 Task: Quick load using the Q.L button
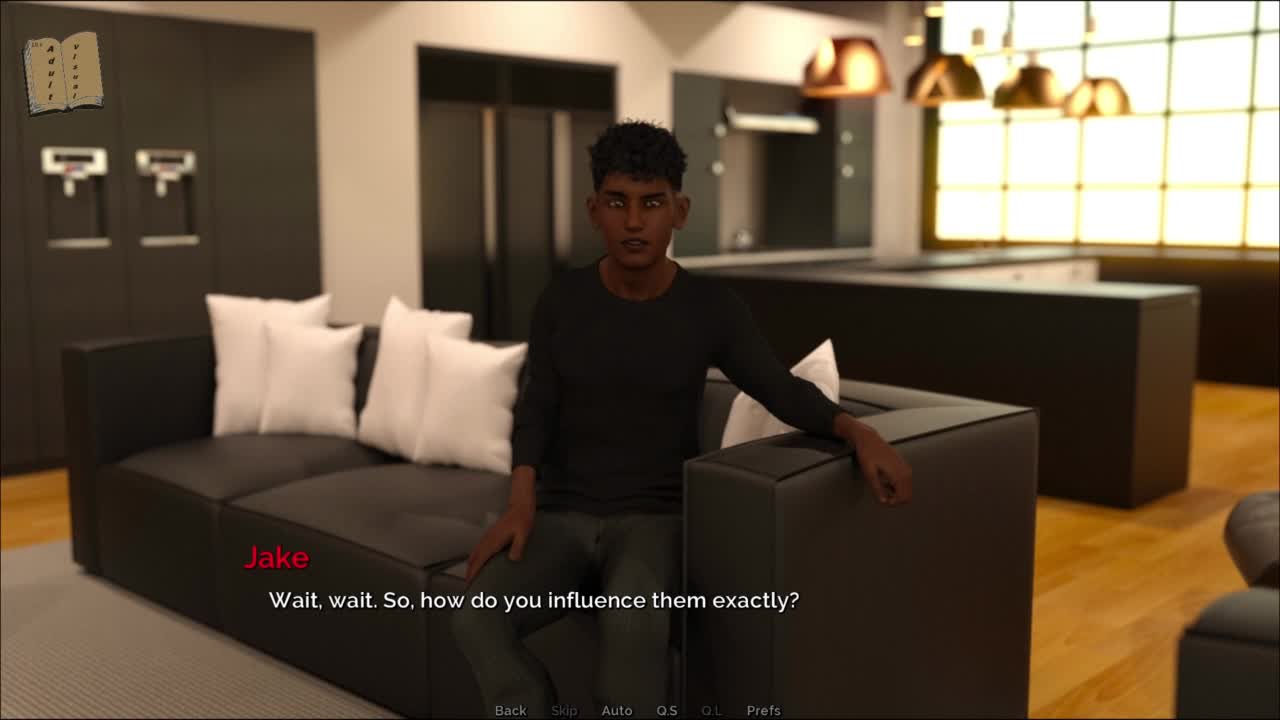point(712,710)
